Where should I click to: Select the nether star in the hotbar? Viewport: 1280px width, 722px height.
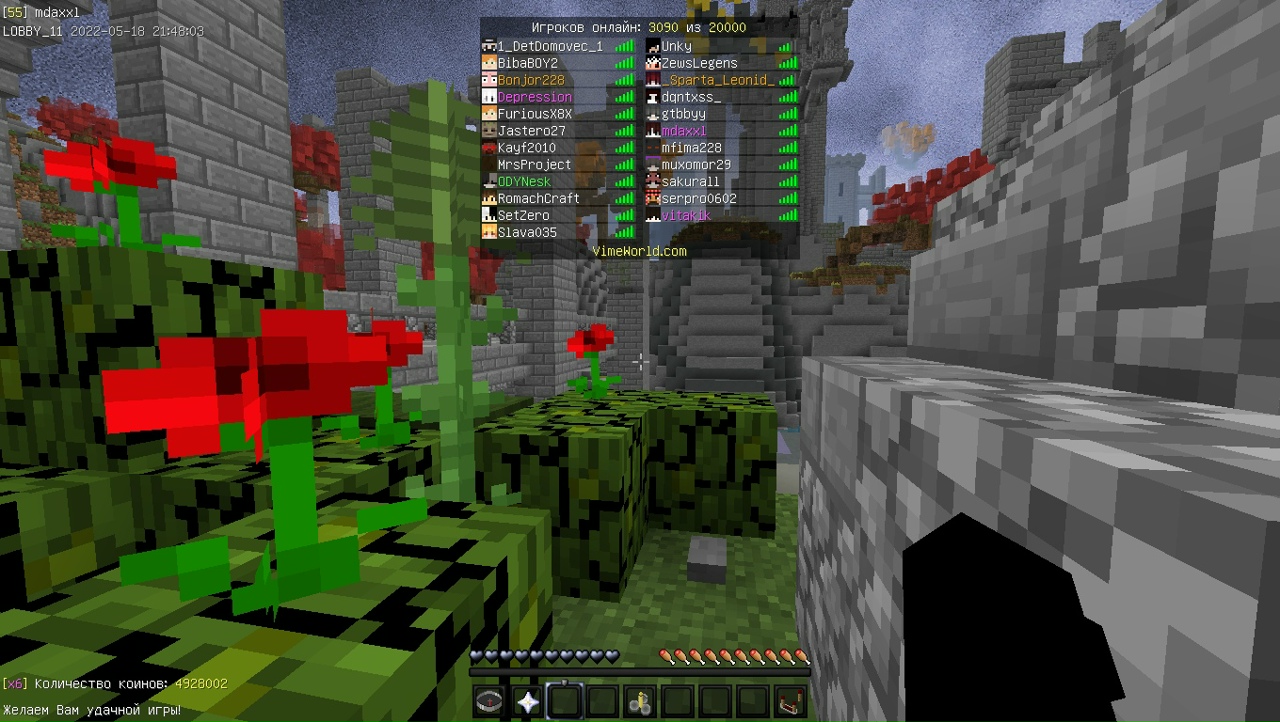(526, 700)
